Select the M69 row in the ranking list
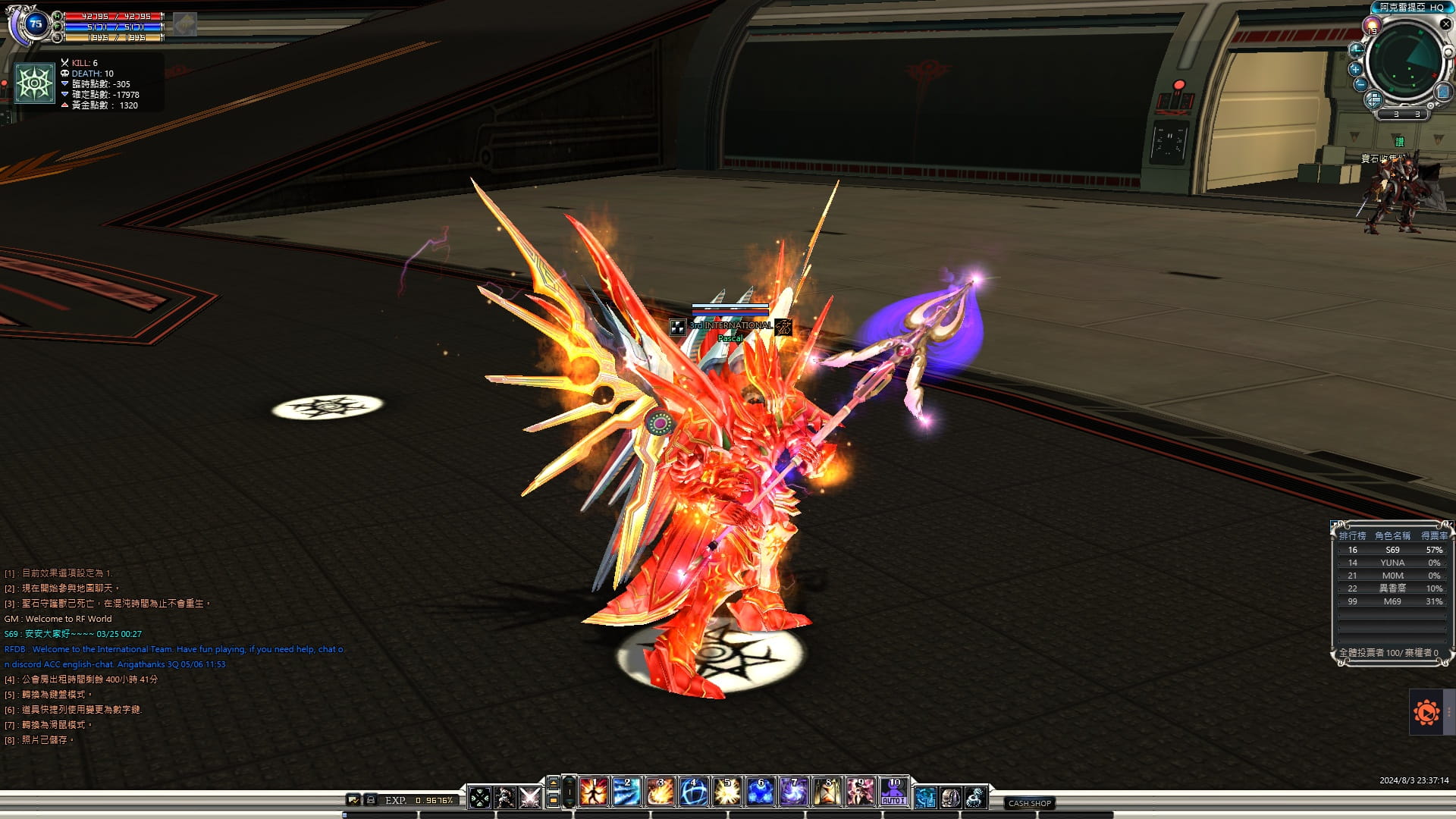Image resolution: width=1456 pixels, height=819 pixels. [1392, 601]
